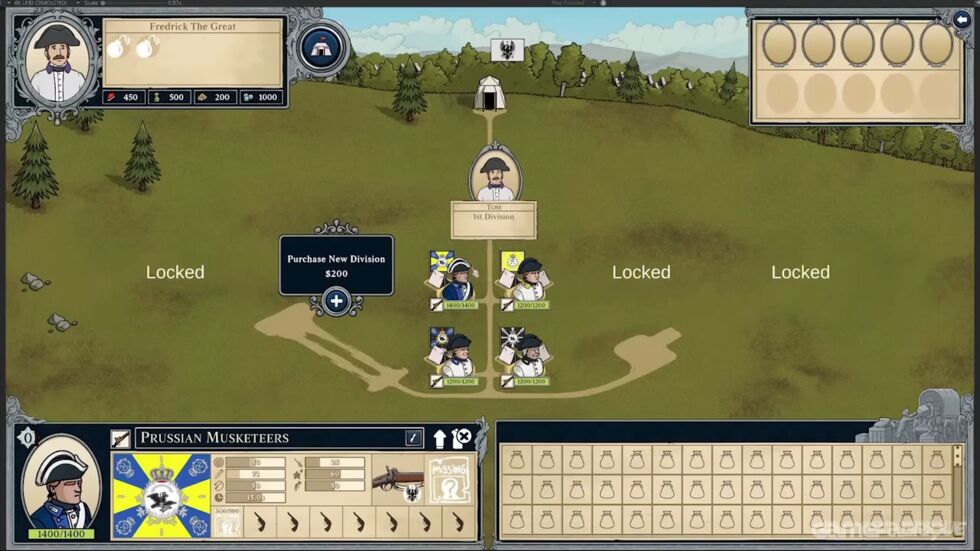Rename Prussian Musketeers with the pencil icon

(x=413, y=438)
